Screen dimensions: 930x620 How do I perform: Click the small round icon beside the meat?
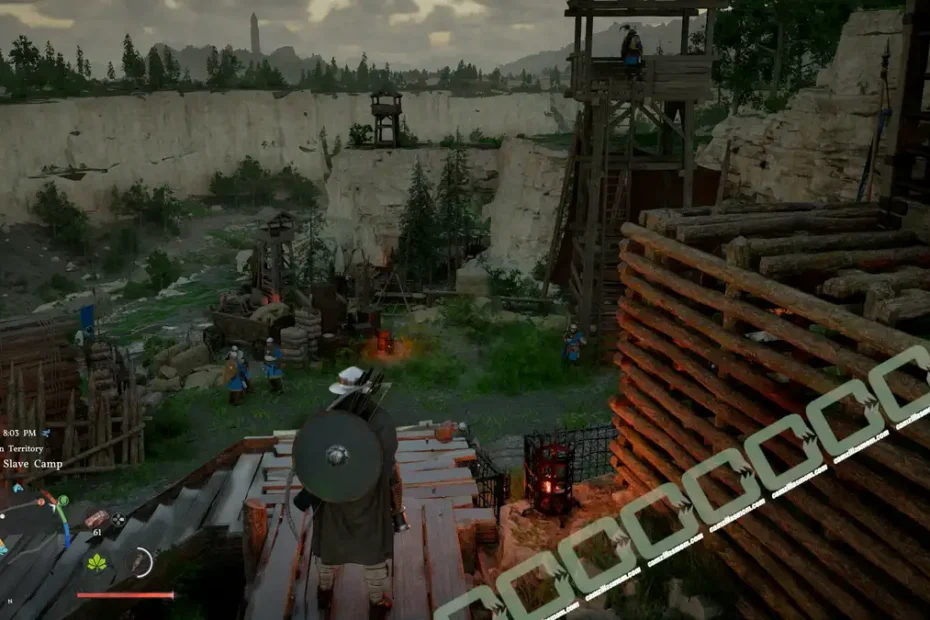click(x=117, y=519)
